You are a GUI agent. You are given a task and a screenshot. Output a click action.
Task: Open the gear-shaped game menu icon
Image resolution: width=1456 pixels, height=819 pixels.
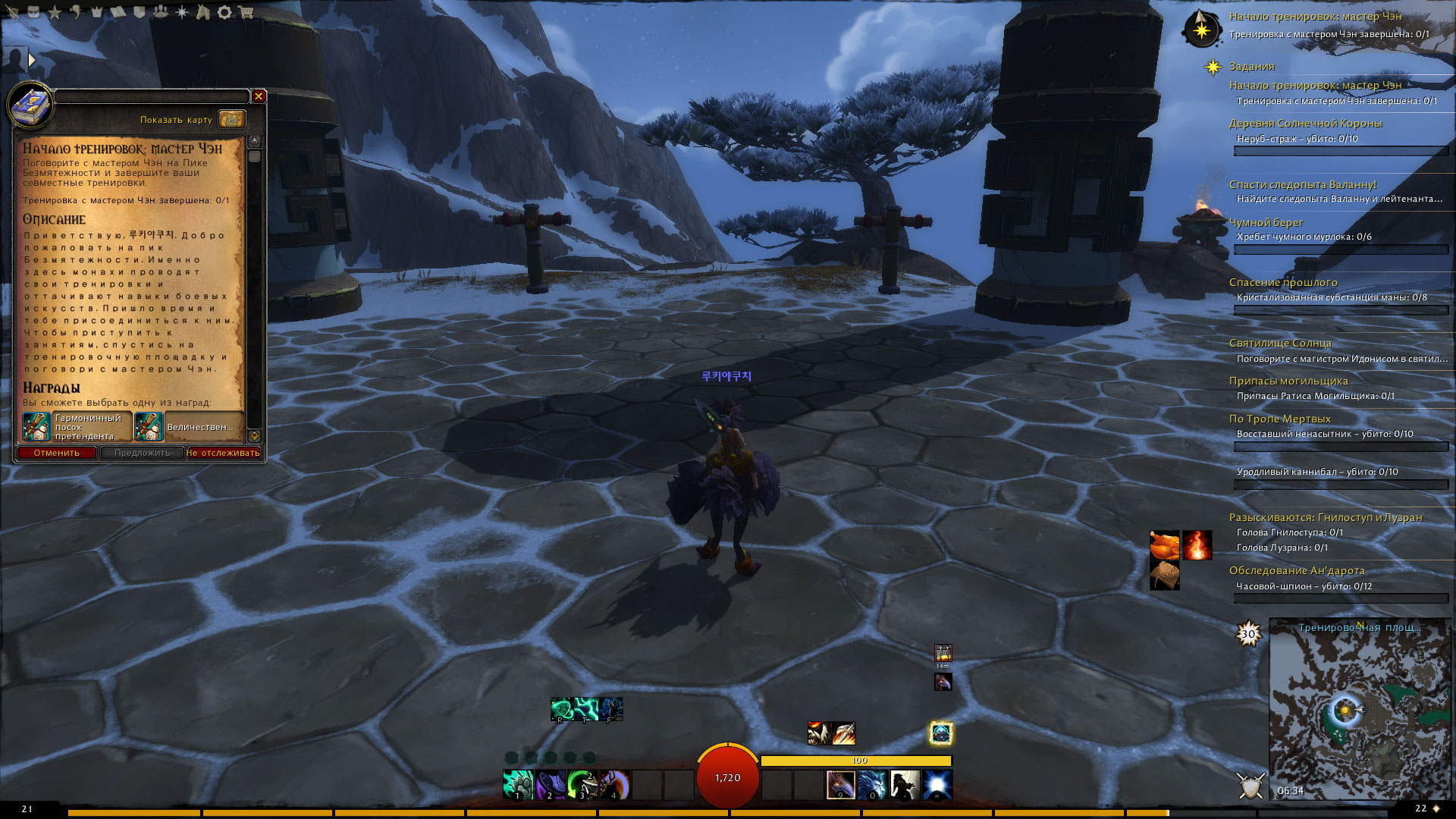pyautogui.click(x=224, y=12)
